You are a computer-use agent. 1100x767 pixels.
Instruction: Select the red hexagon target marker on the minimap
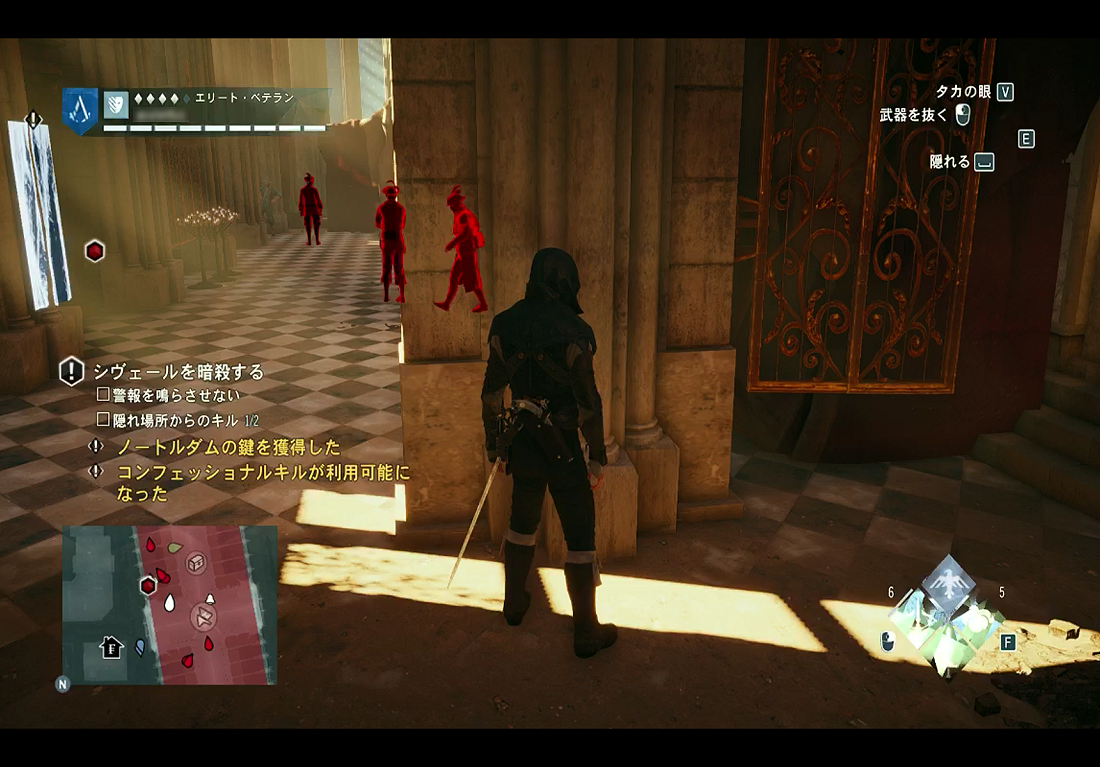(148, 585)
